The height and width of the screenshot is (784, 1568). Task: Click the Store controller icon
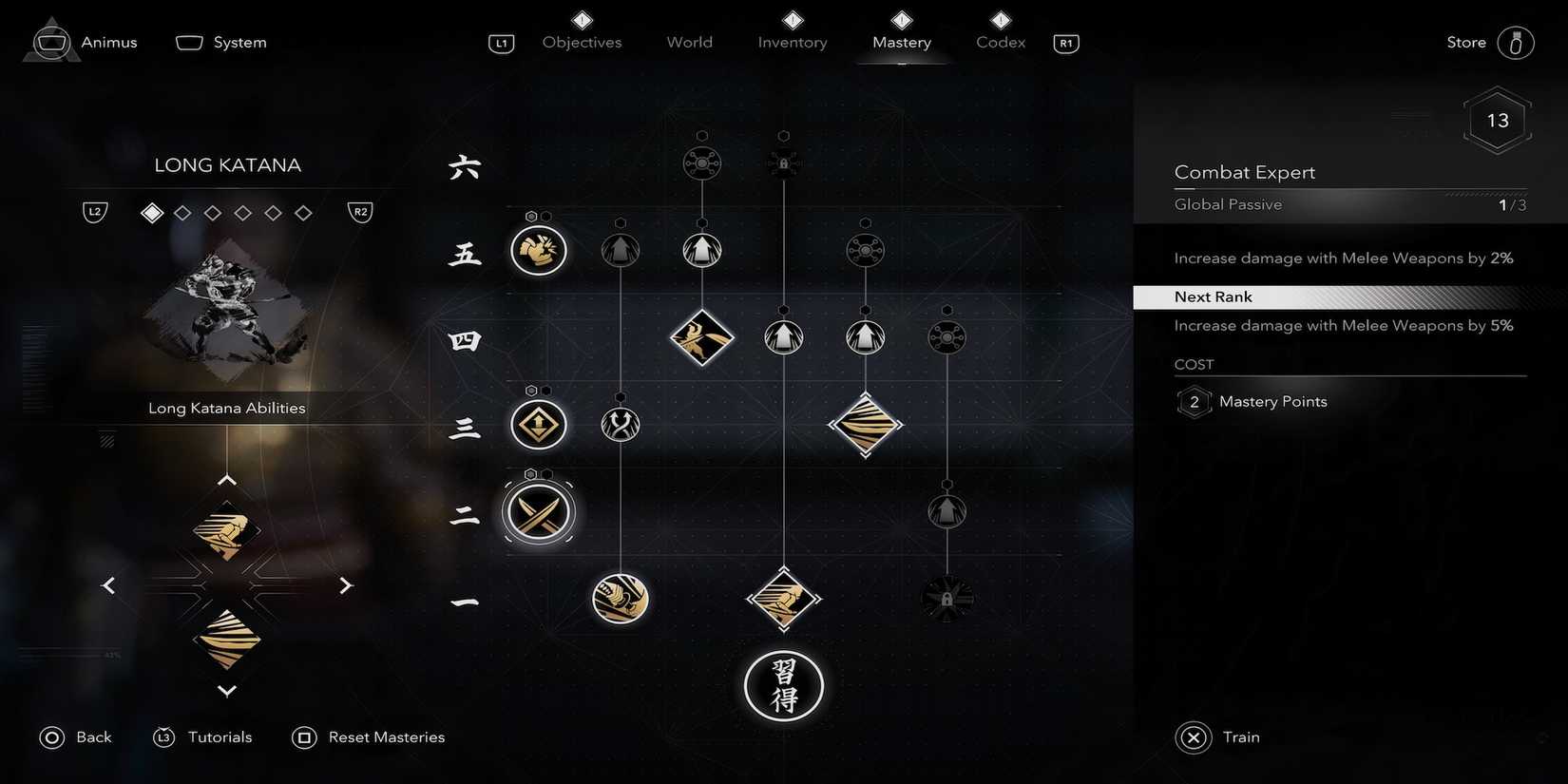(1517, 42)
